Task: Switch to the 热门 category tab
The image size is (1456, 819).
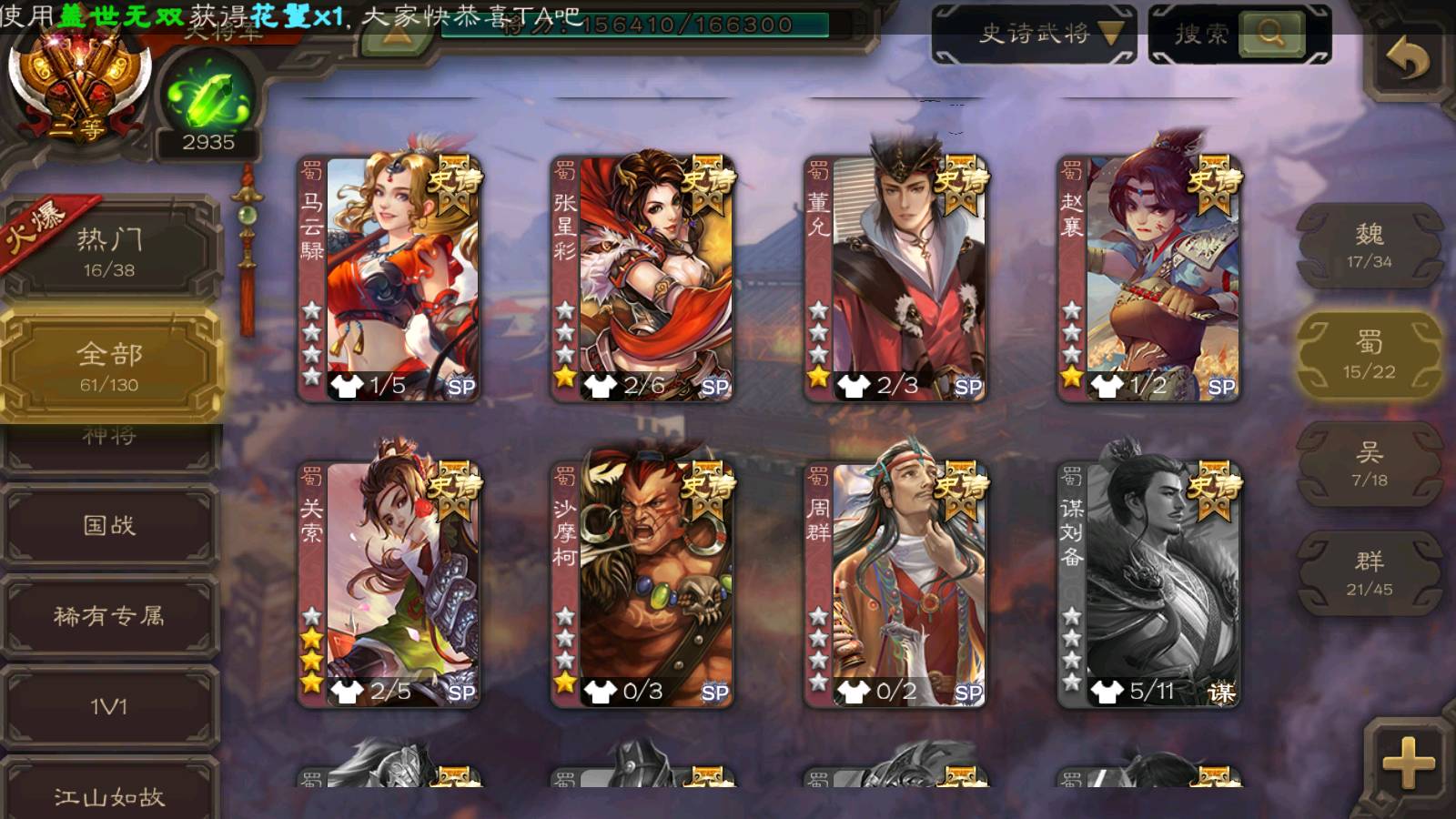Action: click(109, 251)
